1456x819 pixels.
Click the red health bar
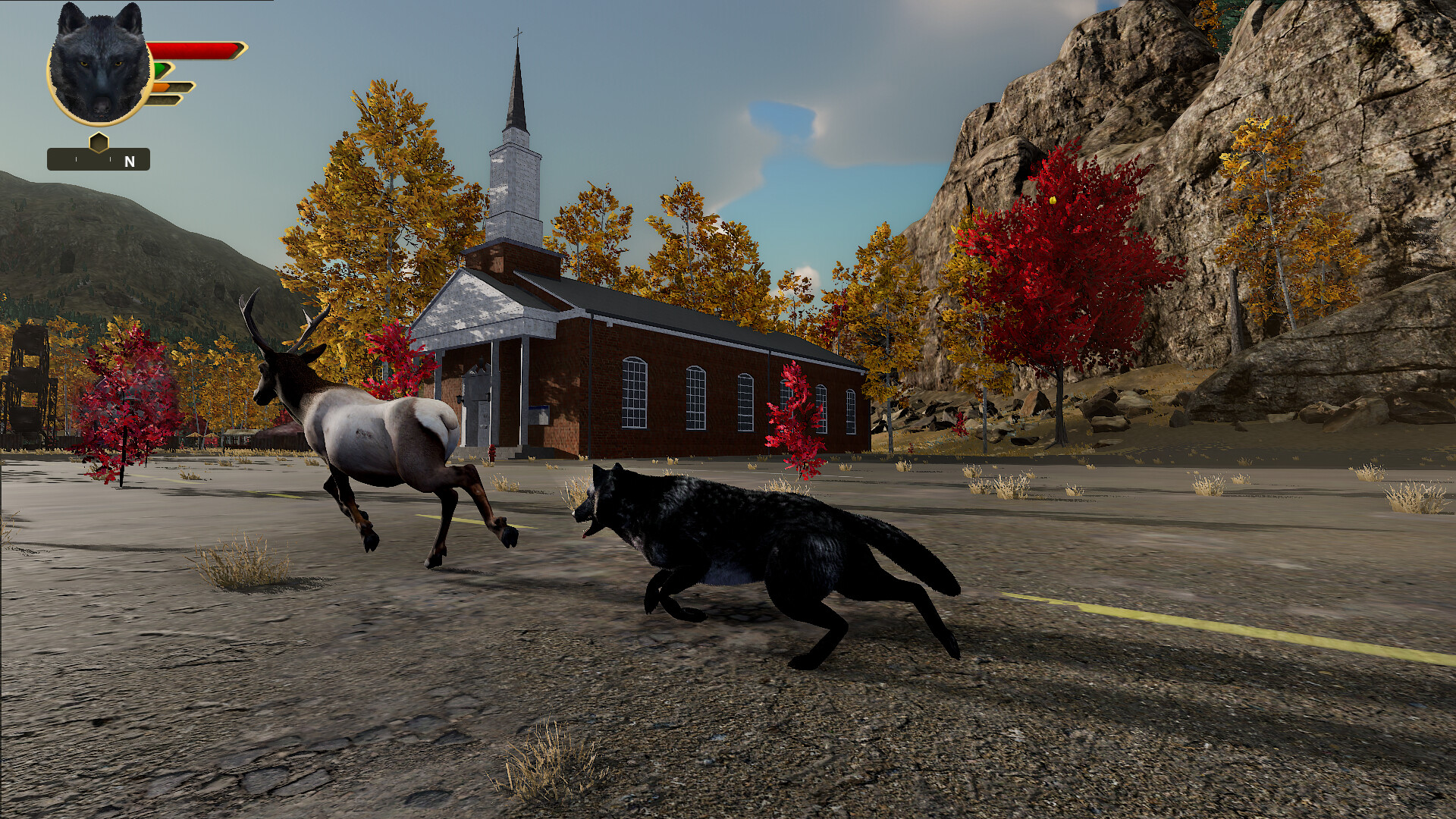[193, 49]
